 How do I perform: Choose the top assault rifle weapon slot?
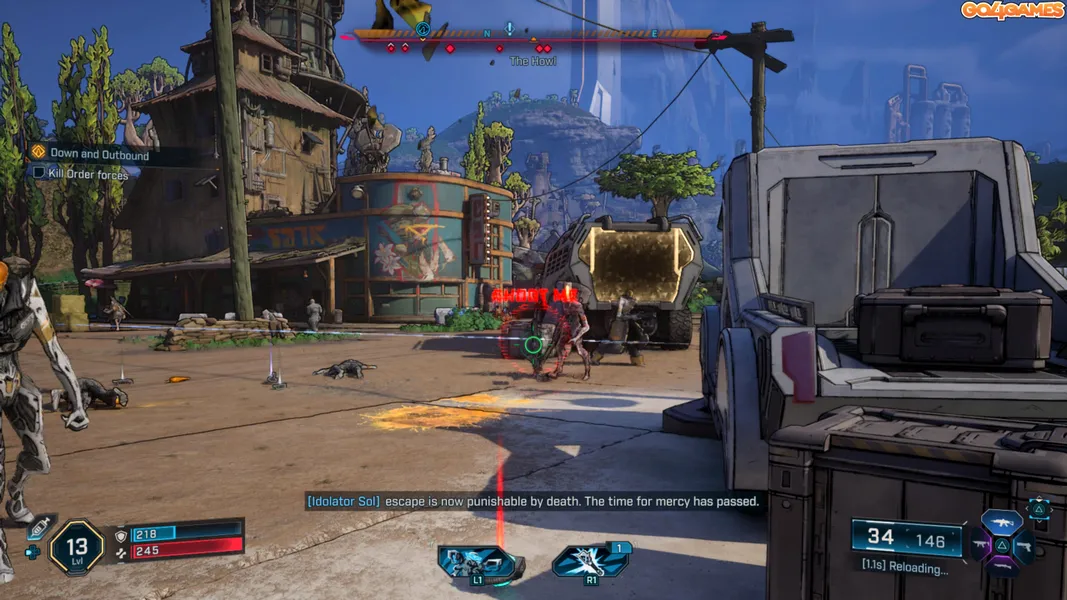tap(1001, 523)
